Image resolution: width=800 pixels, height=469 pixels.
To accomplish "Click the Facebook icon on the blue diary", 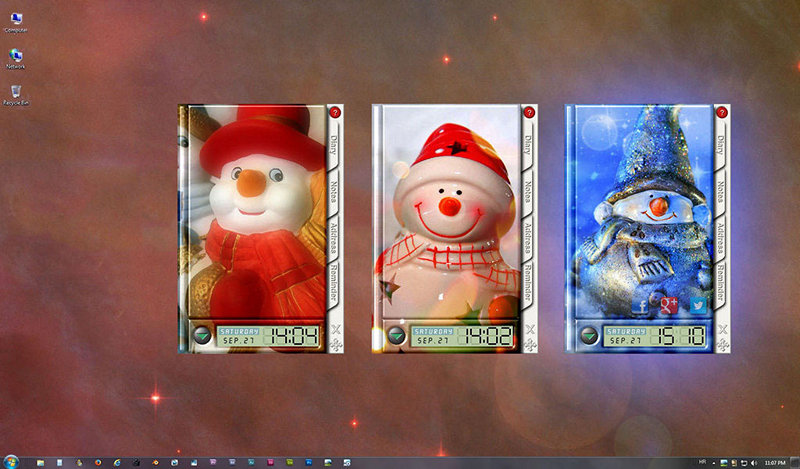I will [641, 305].
